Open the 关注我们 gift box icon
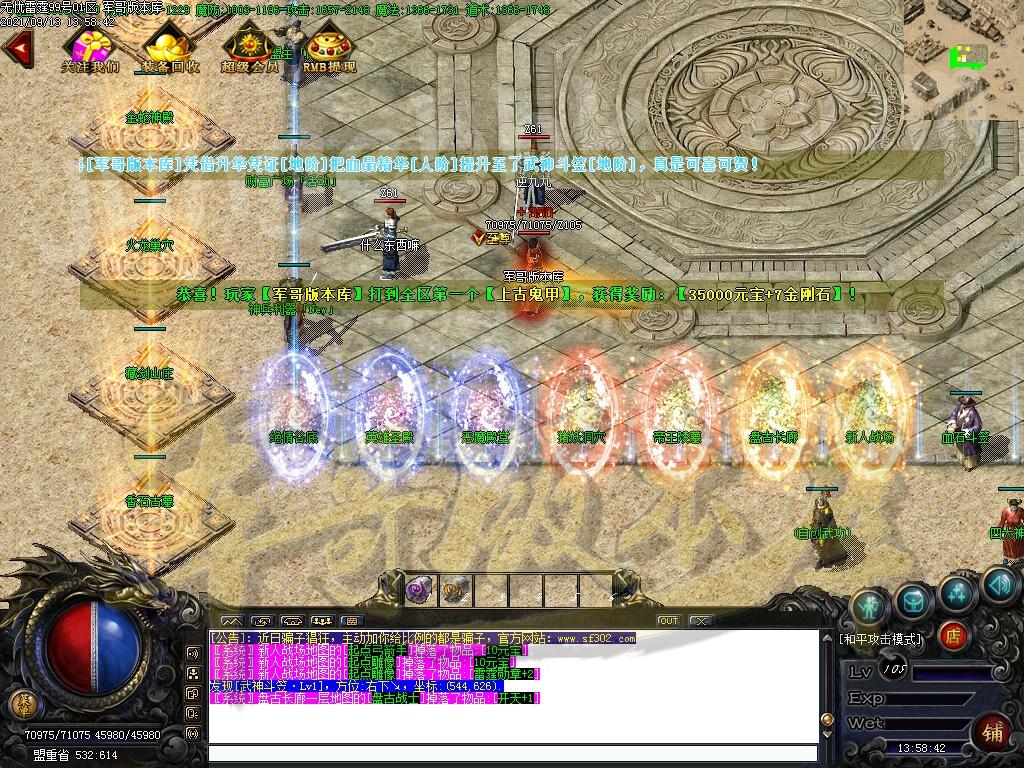The image size is (1024, 768). click(x=90, y=46)
